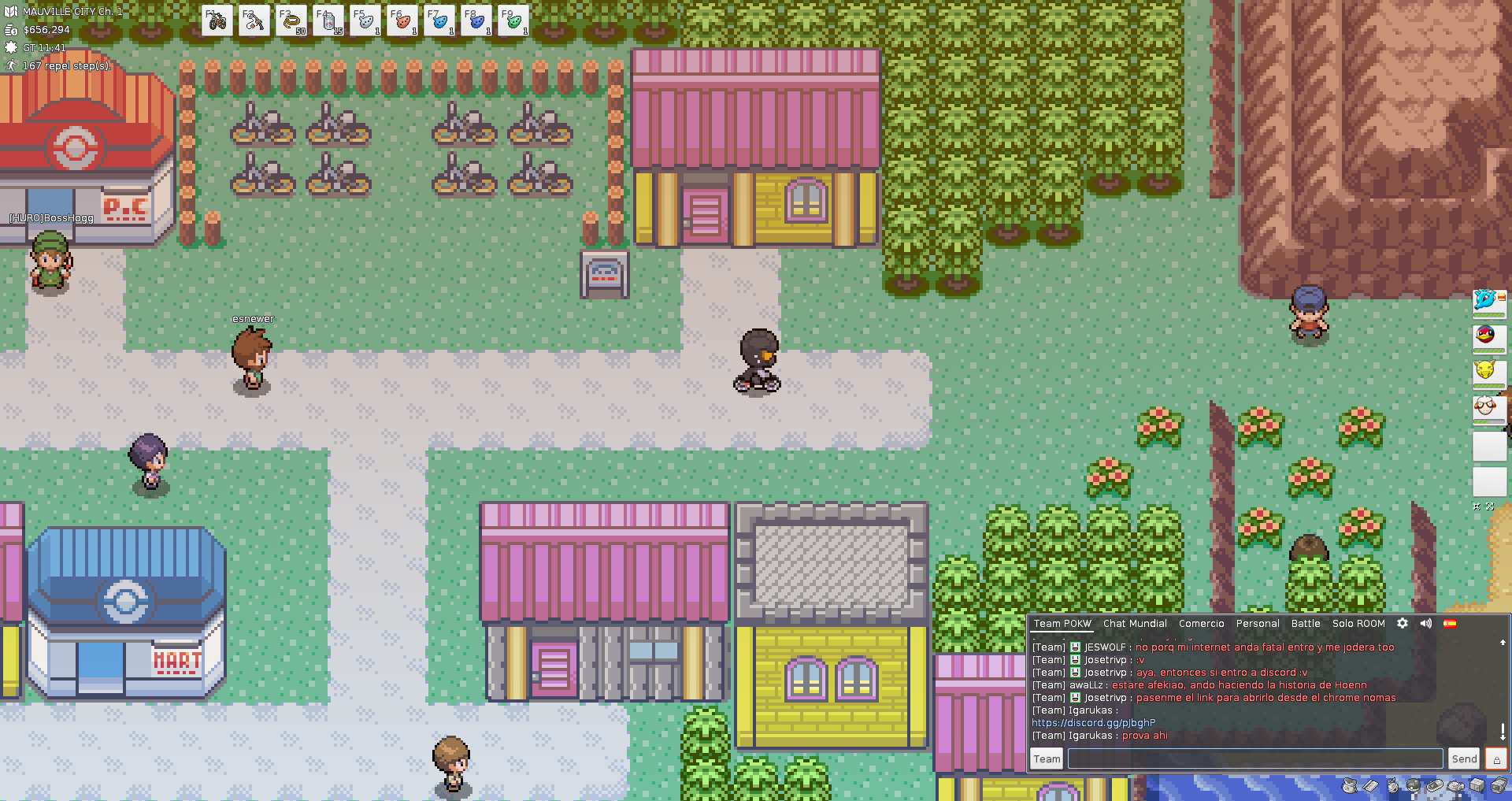The width and height of the screenshot is (1512, 801).
Task: Use the repel spray in slot F4
Action: point(328,21)
